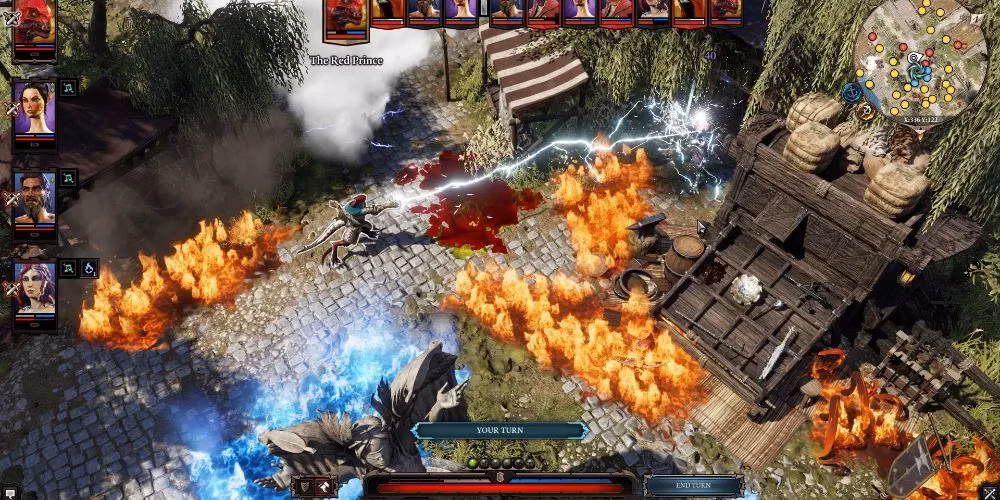
Task: Select the dark-haired woman party portrait
Action: (34, 110)
